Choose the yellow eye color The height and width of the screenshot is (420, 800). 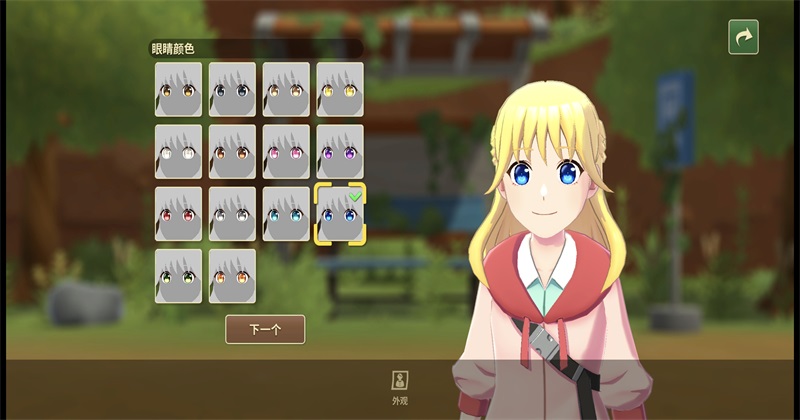340,90
